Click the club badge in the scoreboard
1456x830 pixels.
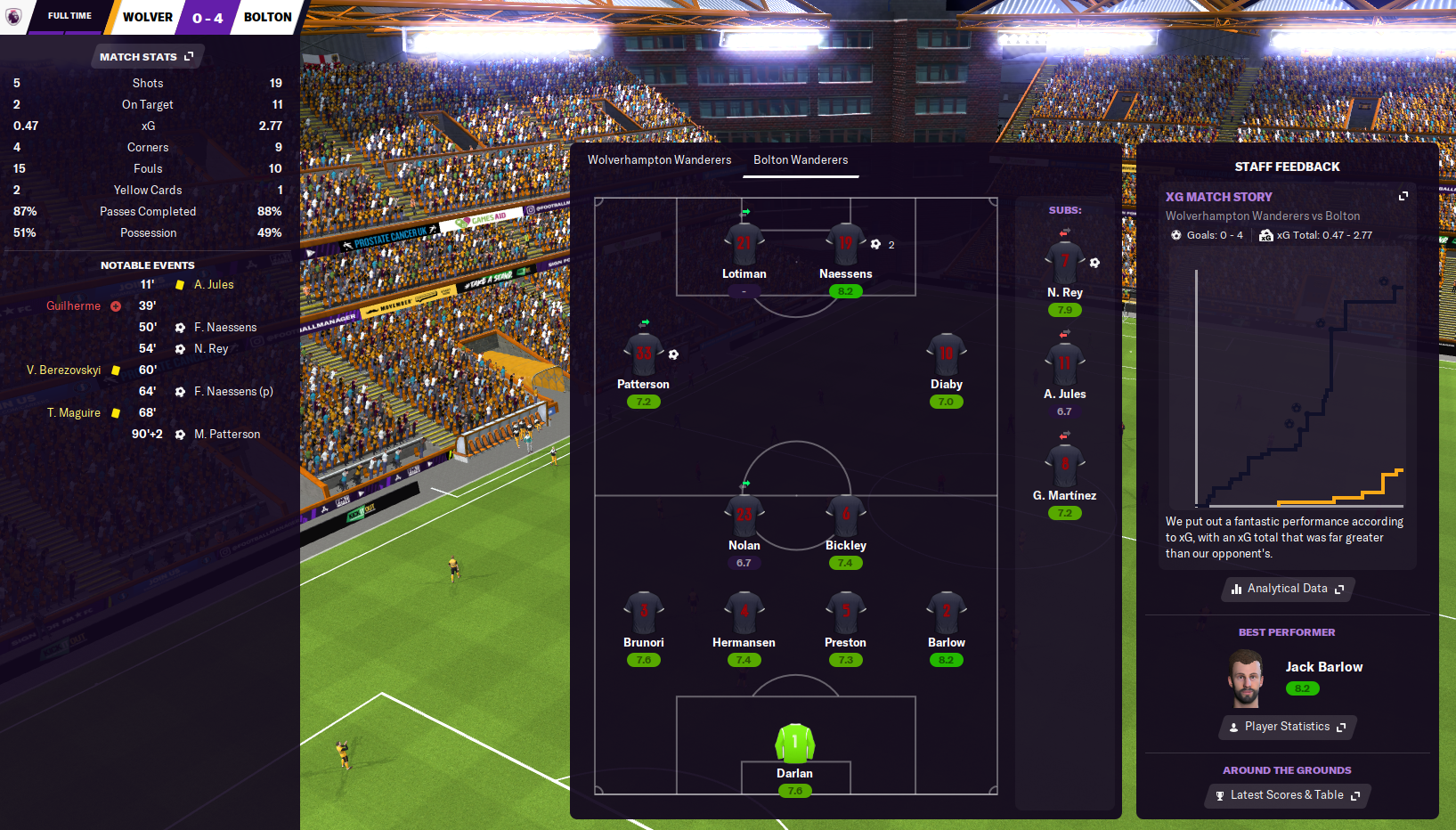[x=13, y=17]
